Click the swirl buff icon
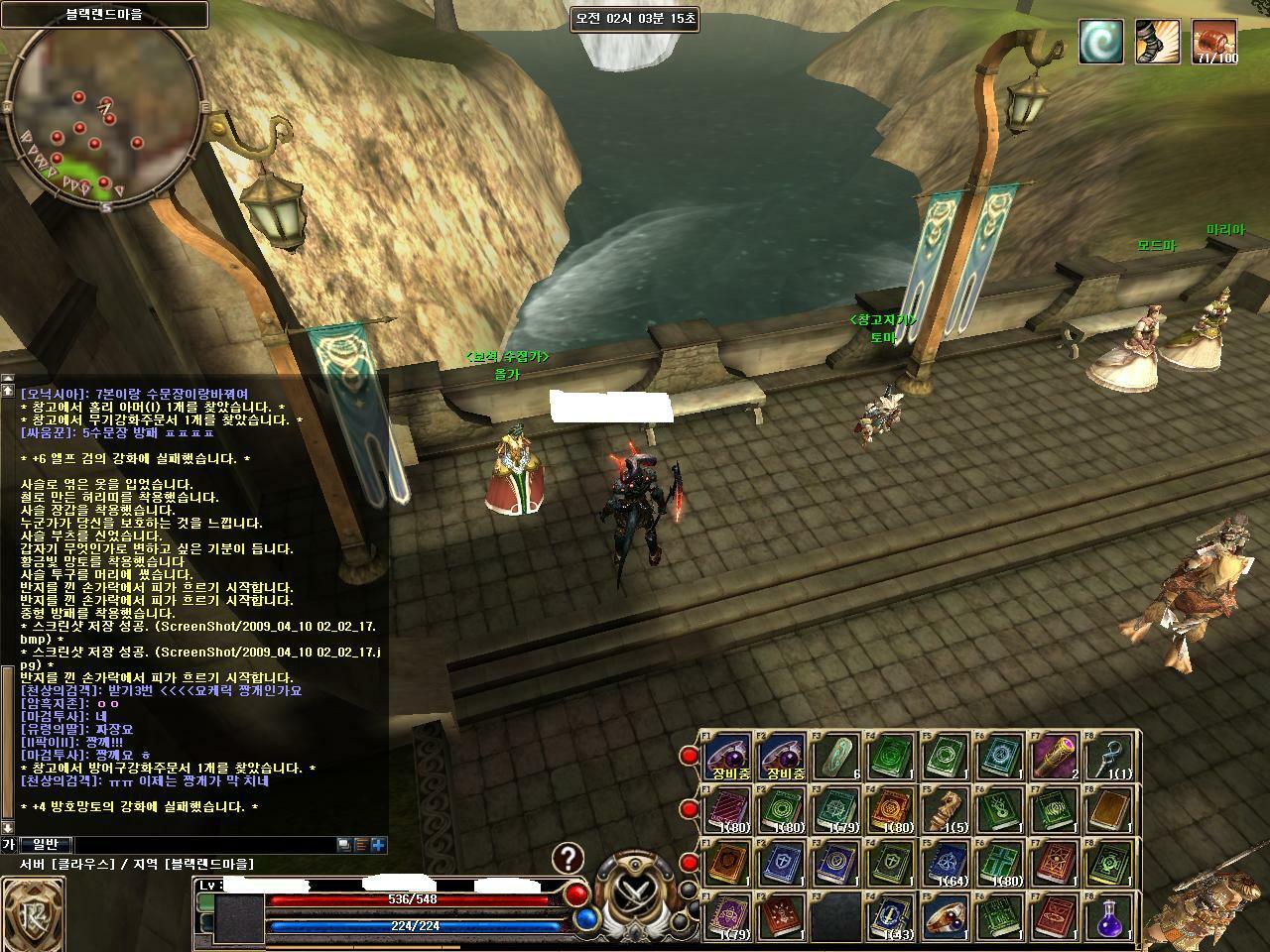Image resolution: width=1270 pixels, height=952 pixels. (x=1101, y=43)
